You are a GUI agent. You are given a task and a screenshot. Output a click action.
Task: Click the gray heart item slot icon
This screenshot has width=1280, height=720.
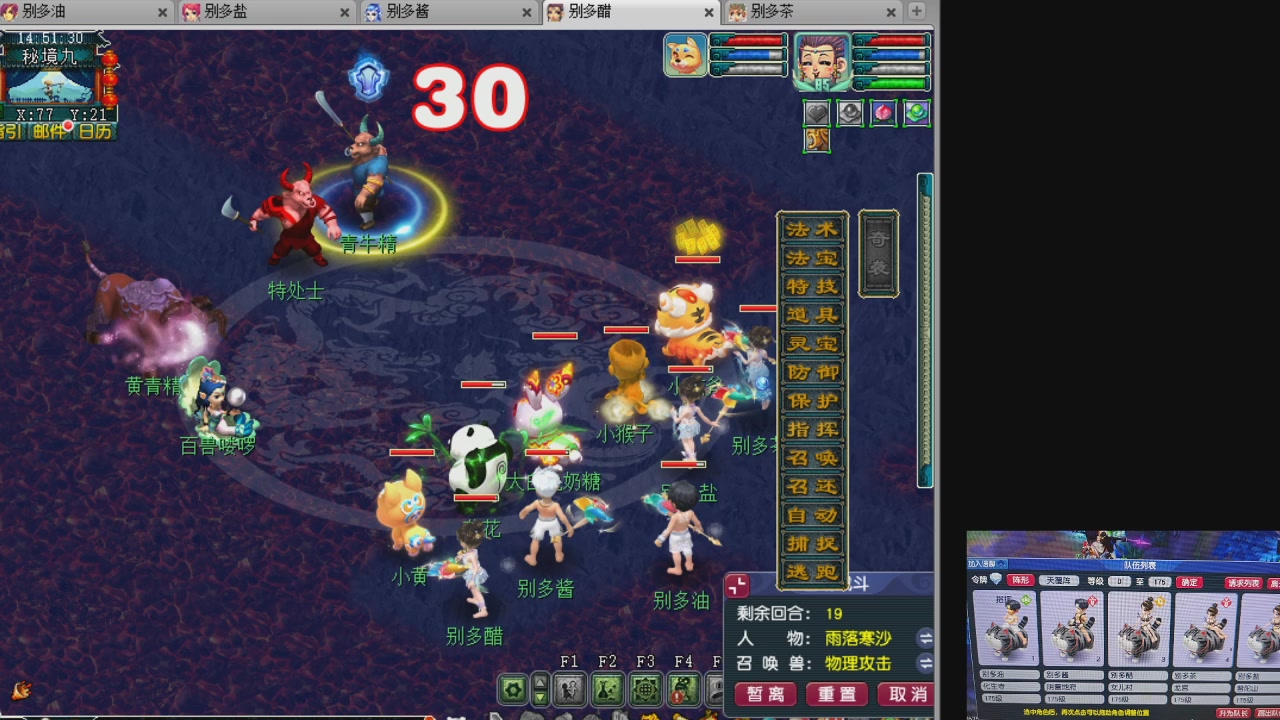(x=817, y=112)
